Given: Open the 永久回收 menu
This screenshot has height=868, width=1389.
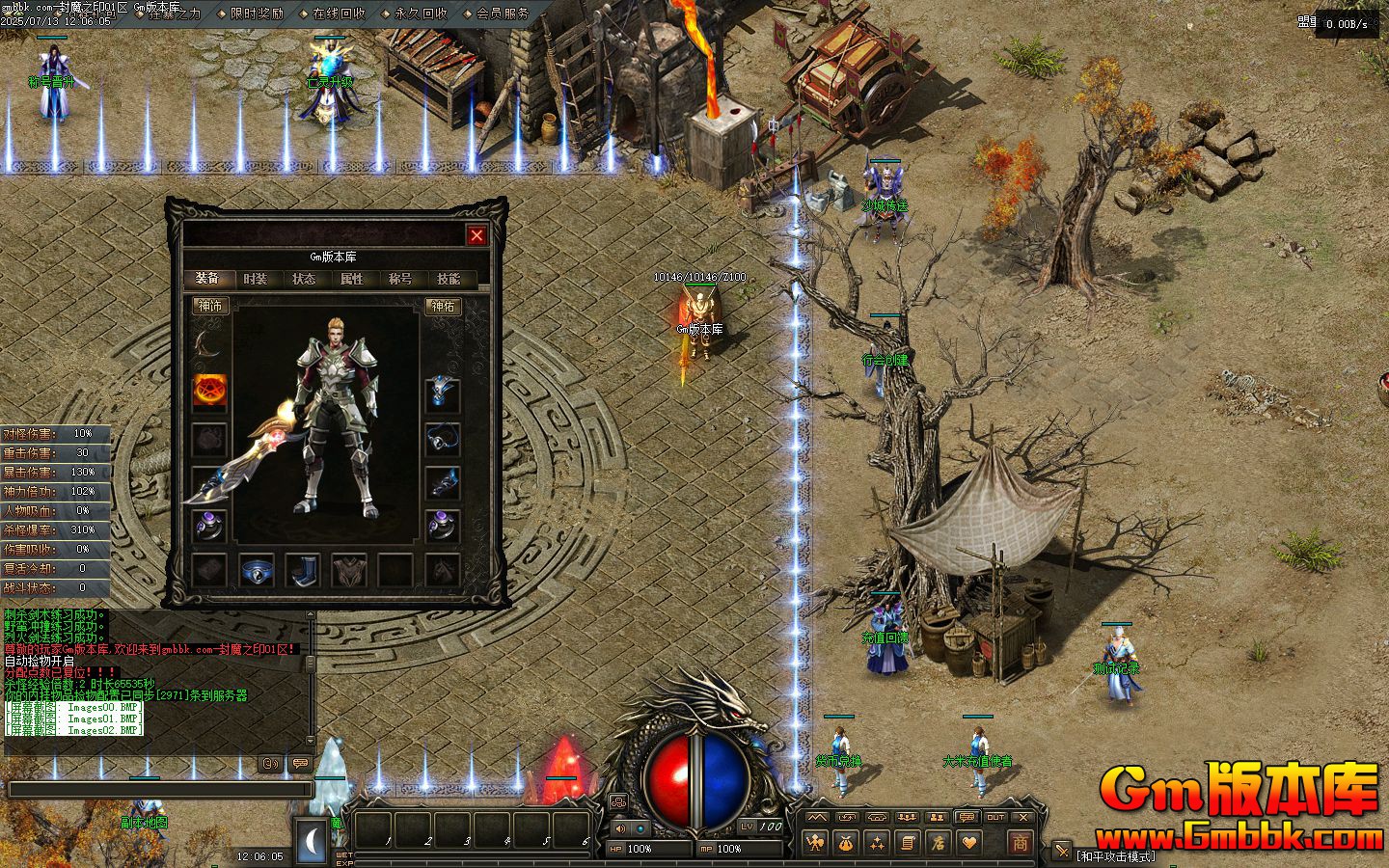Looking at the screenshot, I should tap(421, 14).
